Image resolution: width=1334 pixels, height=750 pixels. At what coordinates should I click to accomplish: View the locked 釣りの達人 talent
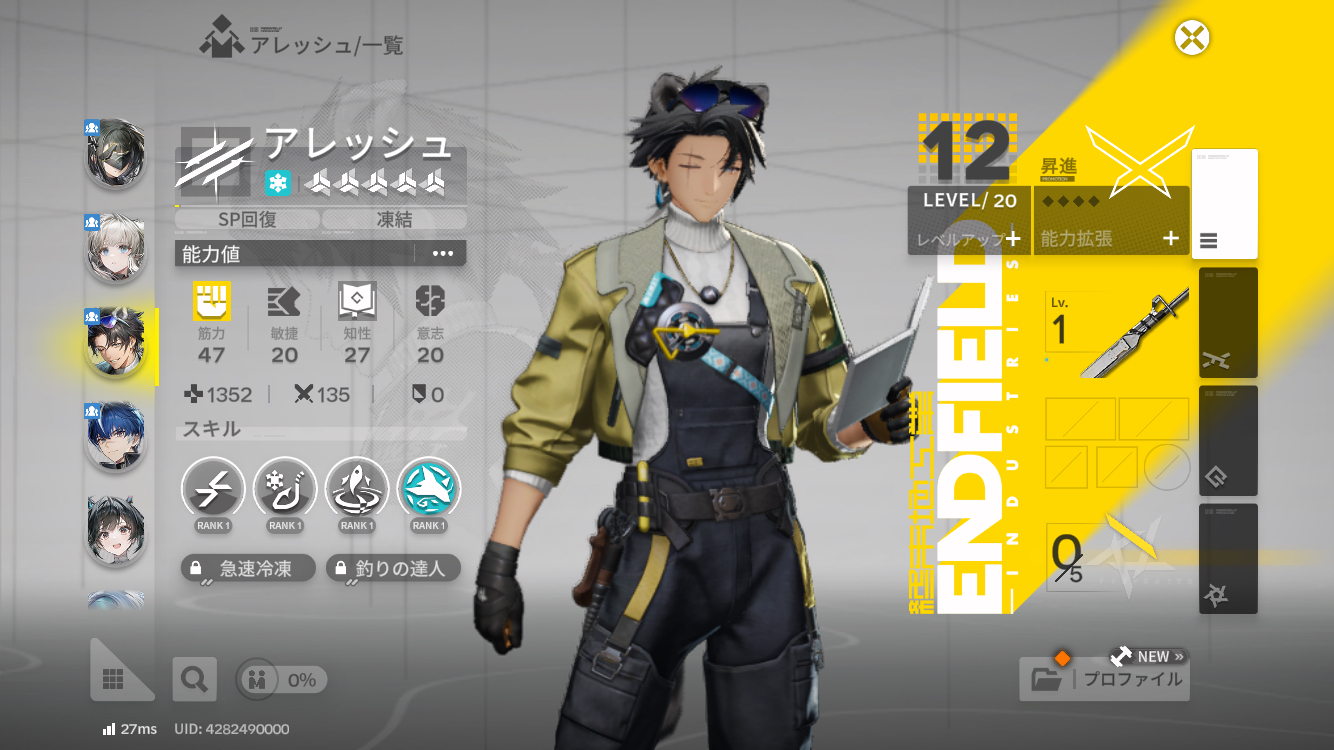(x=393, y=569)
